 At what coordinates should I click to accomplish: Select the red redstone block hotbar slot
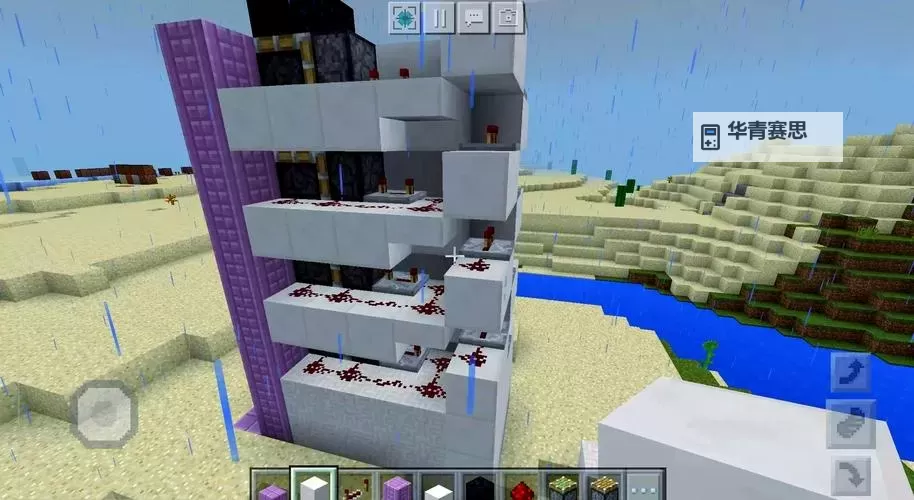[521, 488]
